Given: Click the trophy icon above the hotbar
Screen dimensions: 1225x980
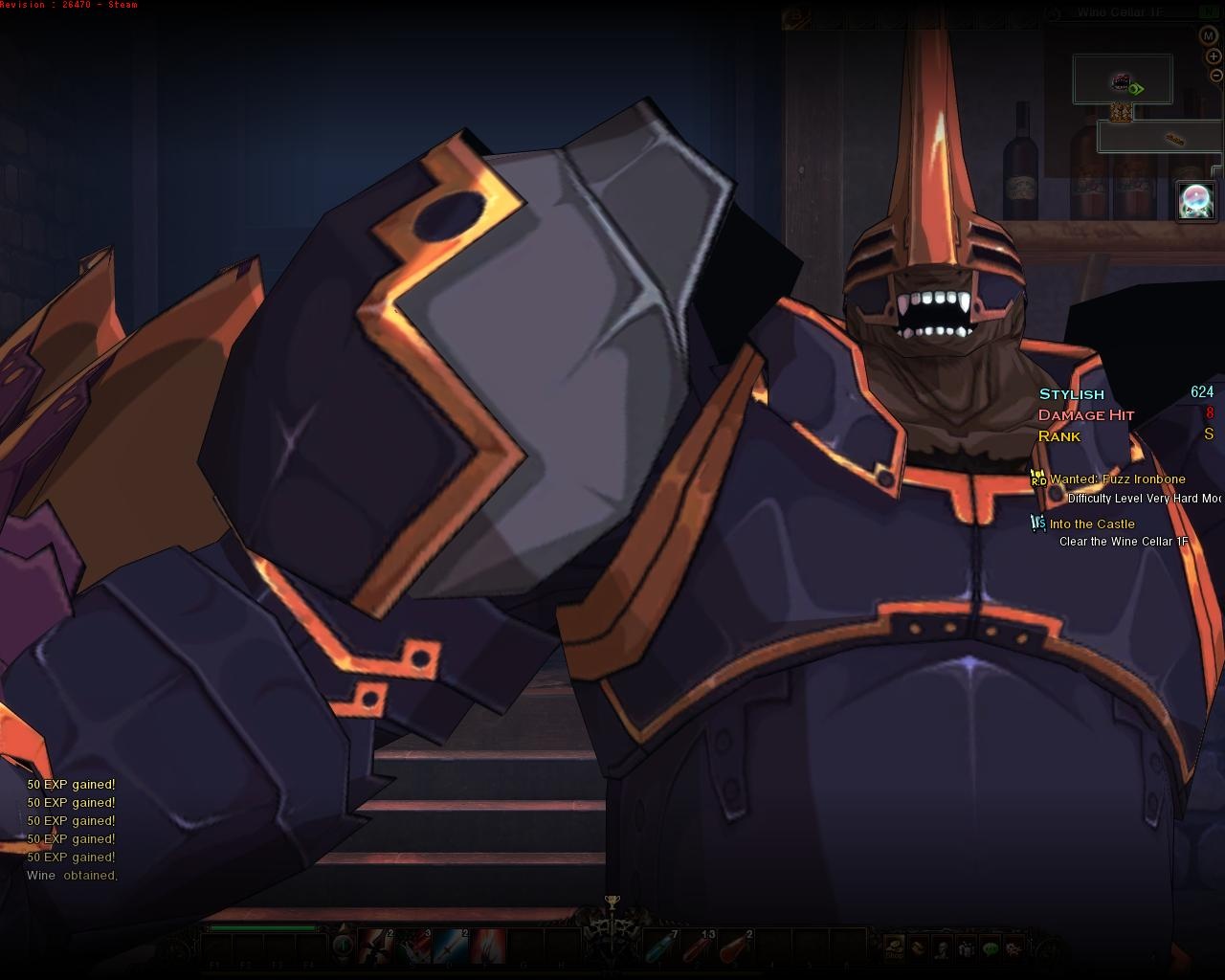Looking at the screenshot, I should [x=612, y=901].
